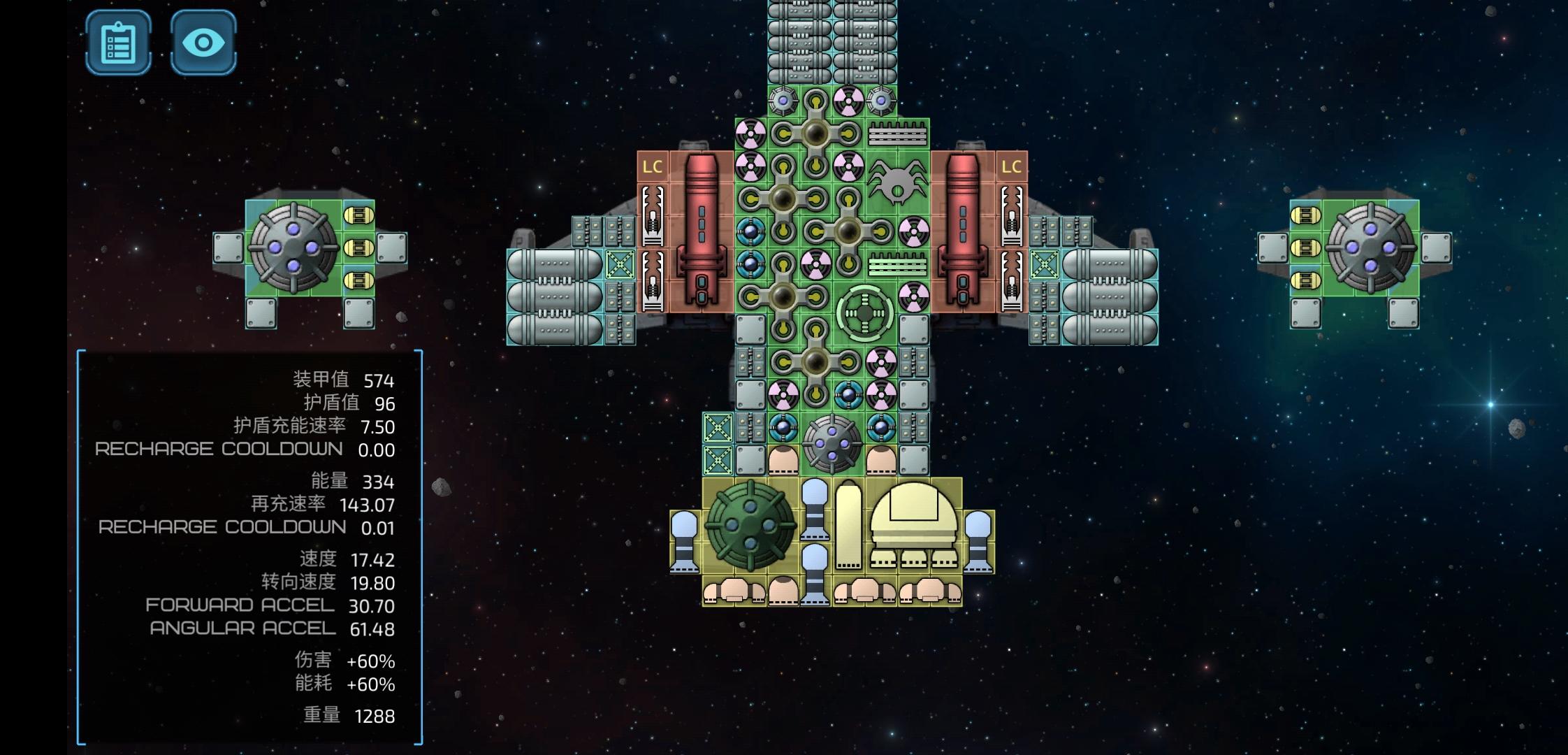
Task: Toggle the eye view button
Action: (x=203, y=43)
